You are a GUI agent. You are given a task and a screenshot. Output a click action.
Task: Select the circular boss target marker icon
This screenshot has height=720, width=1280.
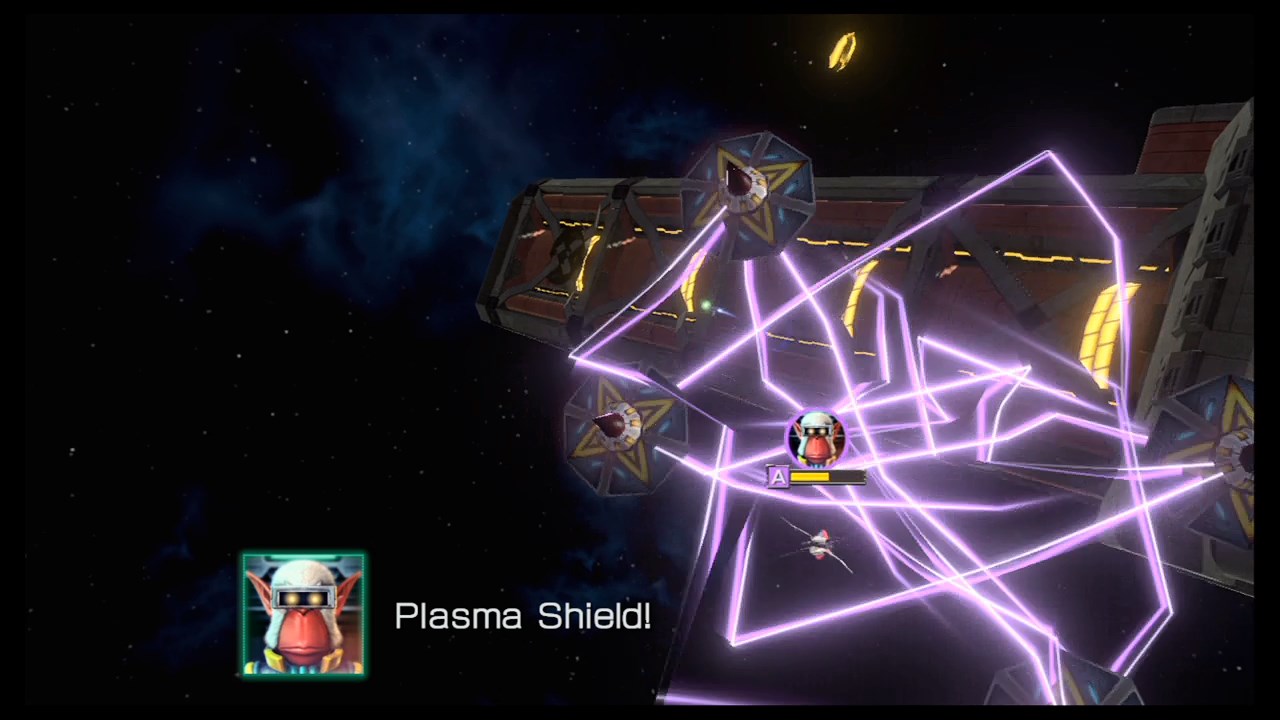(818, 438)
